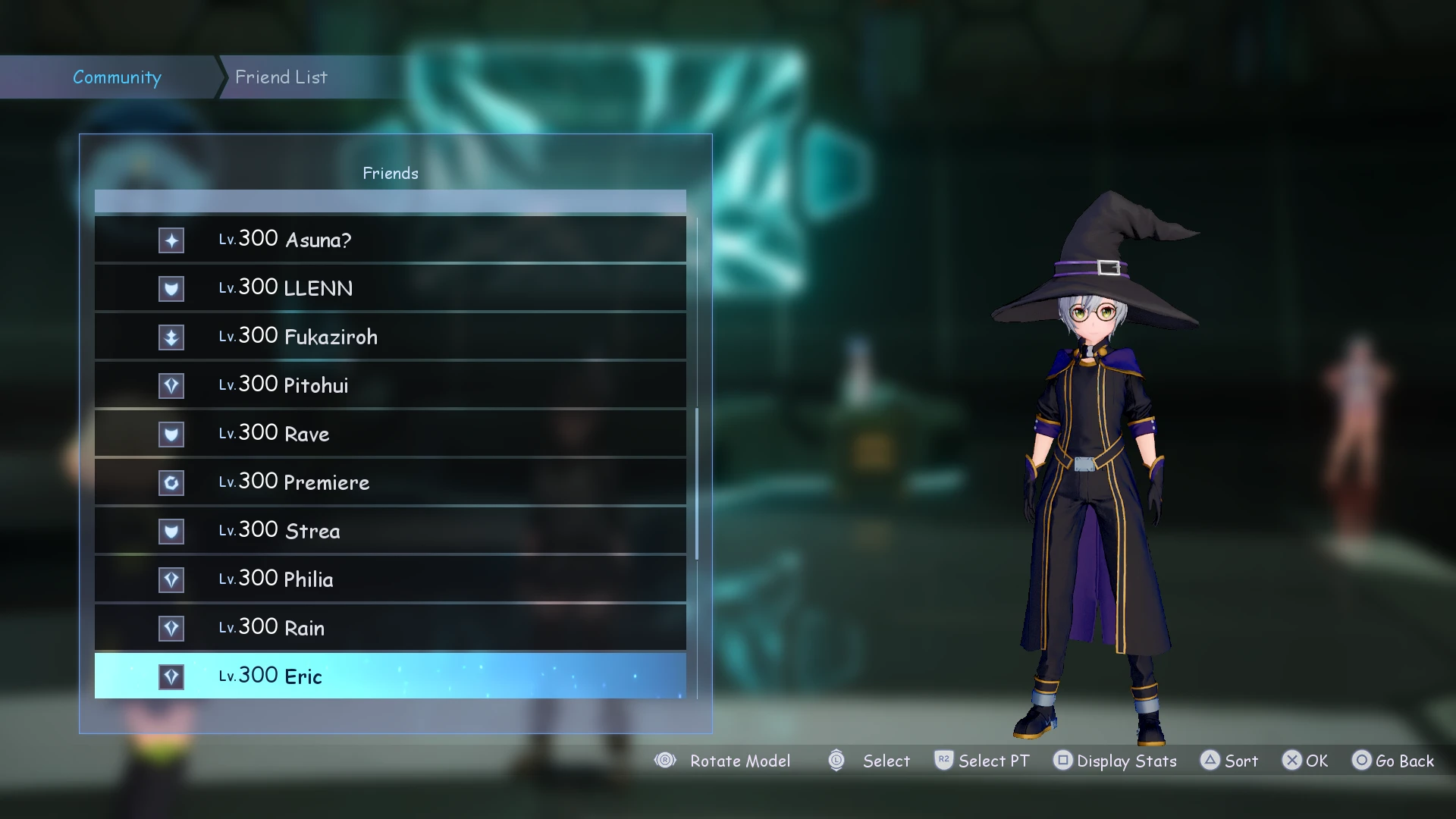Viewport: 1456px width, 819px height.
Task: Choose the Rain friend entry
Action: coord(390,628)
